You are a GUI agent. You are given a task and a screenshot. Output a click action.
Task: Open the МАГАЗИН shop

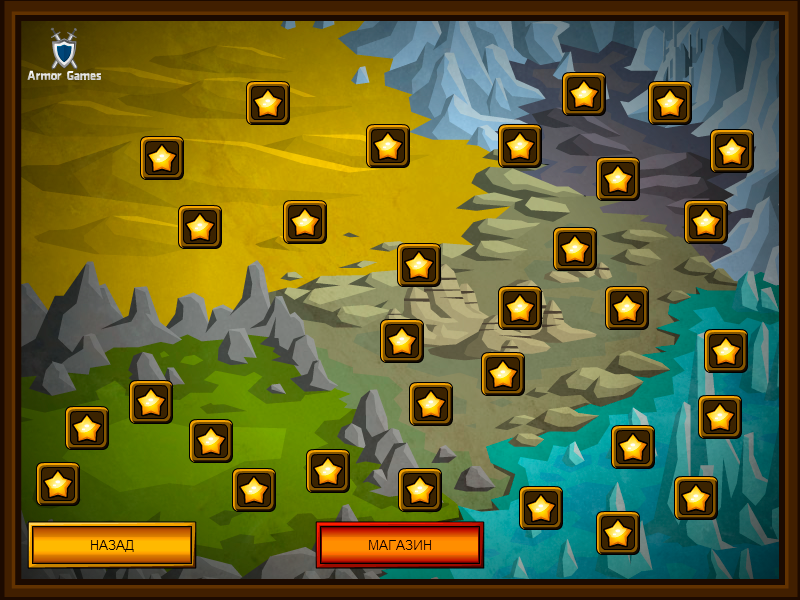click(400, 545)
